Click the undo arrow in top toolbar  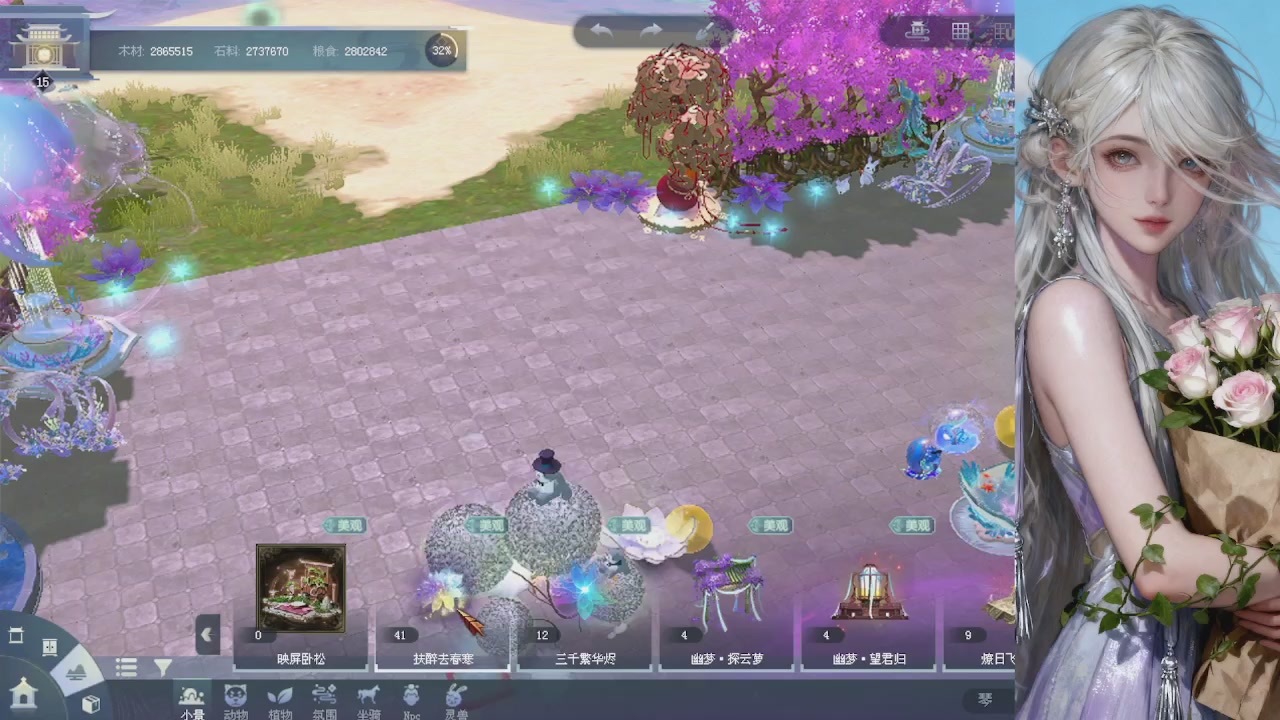pyautogui.click(x=599, y=30)
